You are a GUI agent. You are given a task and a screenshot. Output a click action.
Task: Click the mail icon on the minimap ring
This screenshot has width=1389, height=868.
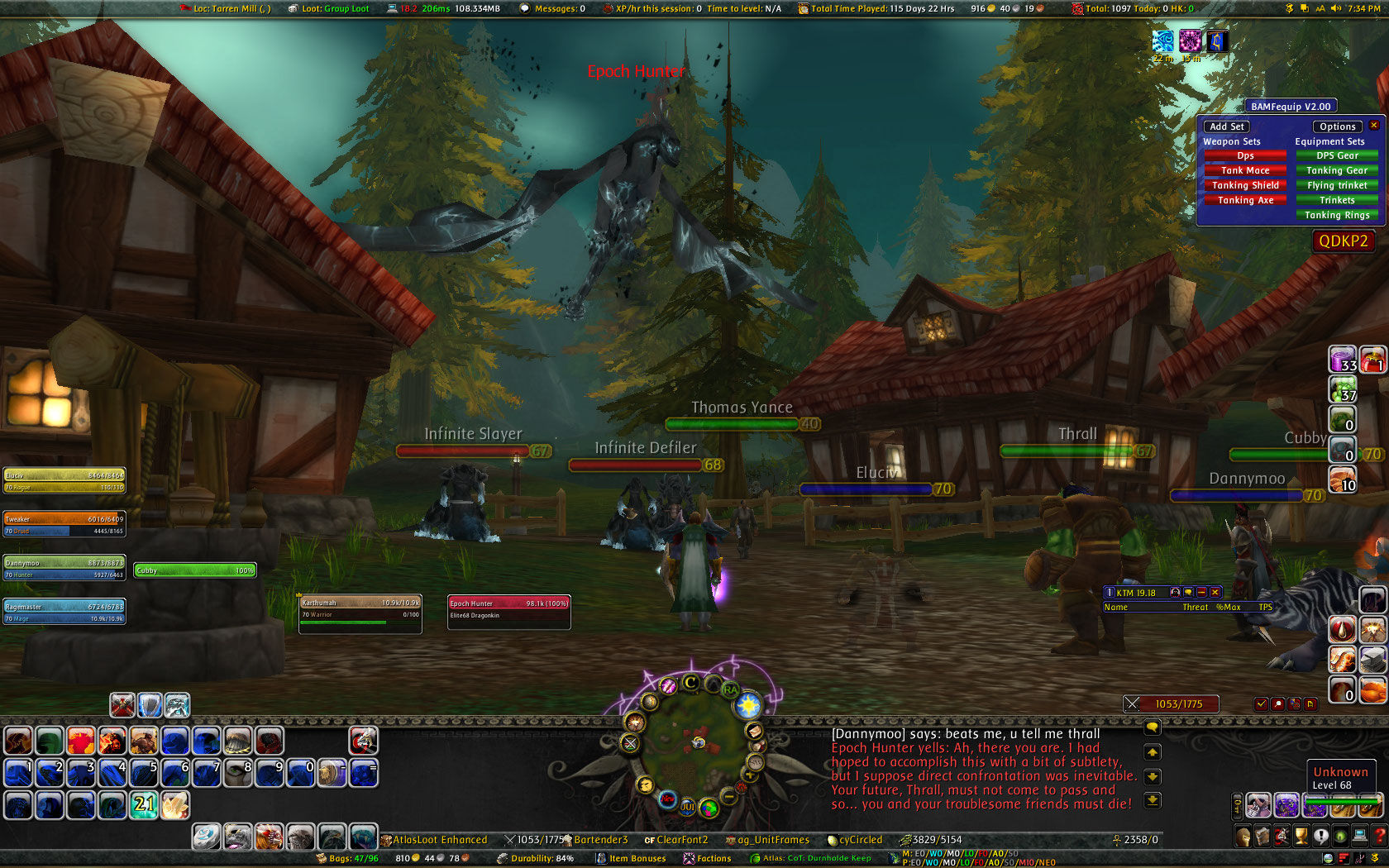pos(756,730)
